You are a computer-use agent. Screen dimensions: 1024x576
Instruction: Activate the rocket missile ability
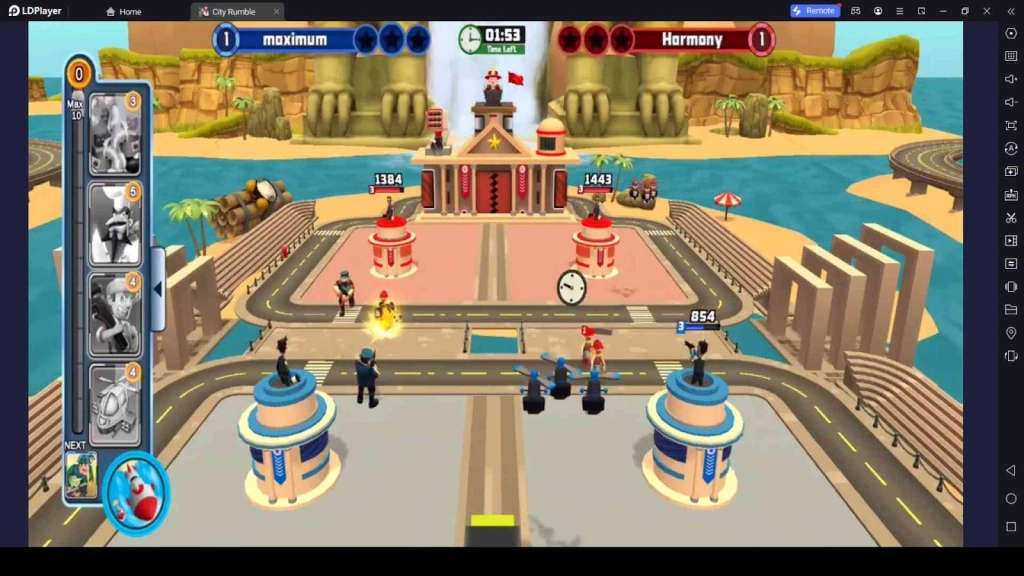point(135,492)
